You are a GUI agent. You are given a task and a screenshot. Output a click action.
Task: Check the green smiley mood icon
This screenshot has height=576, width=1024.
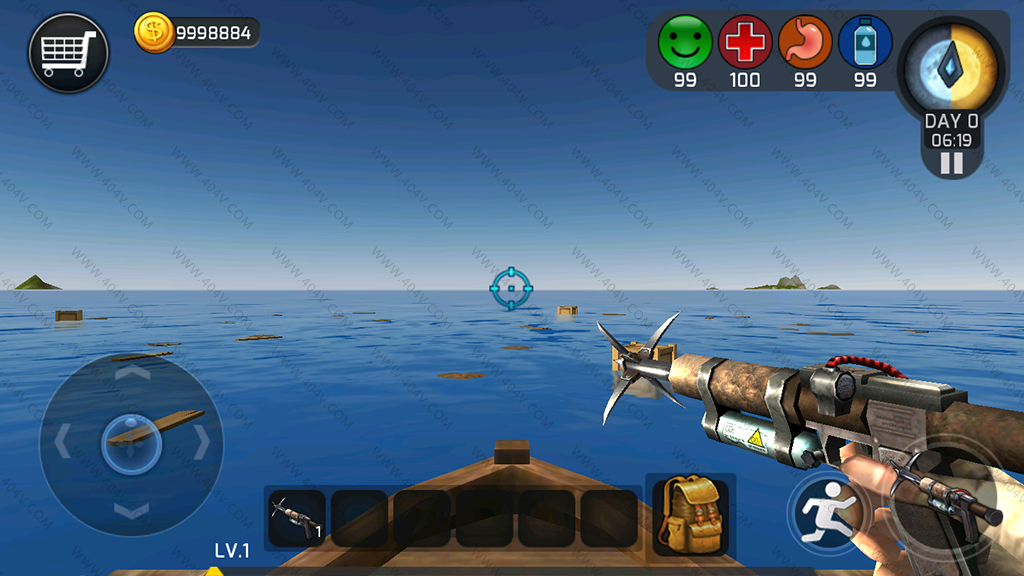coord(685,42)
